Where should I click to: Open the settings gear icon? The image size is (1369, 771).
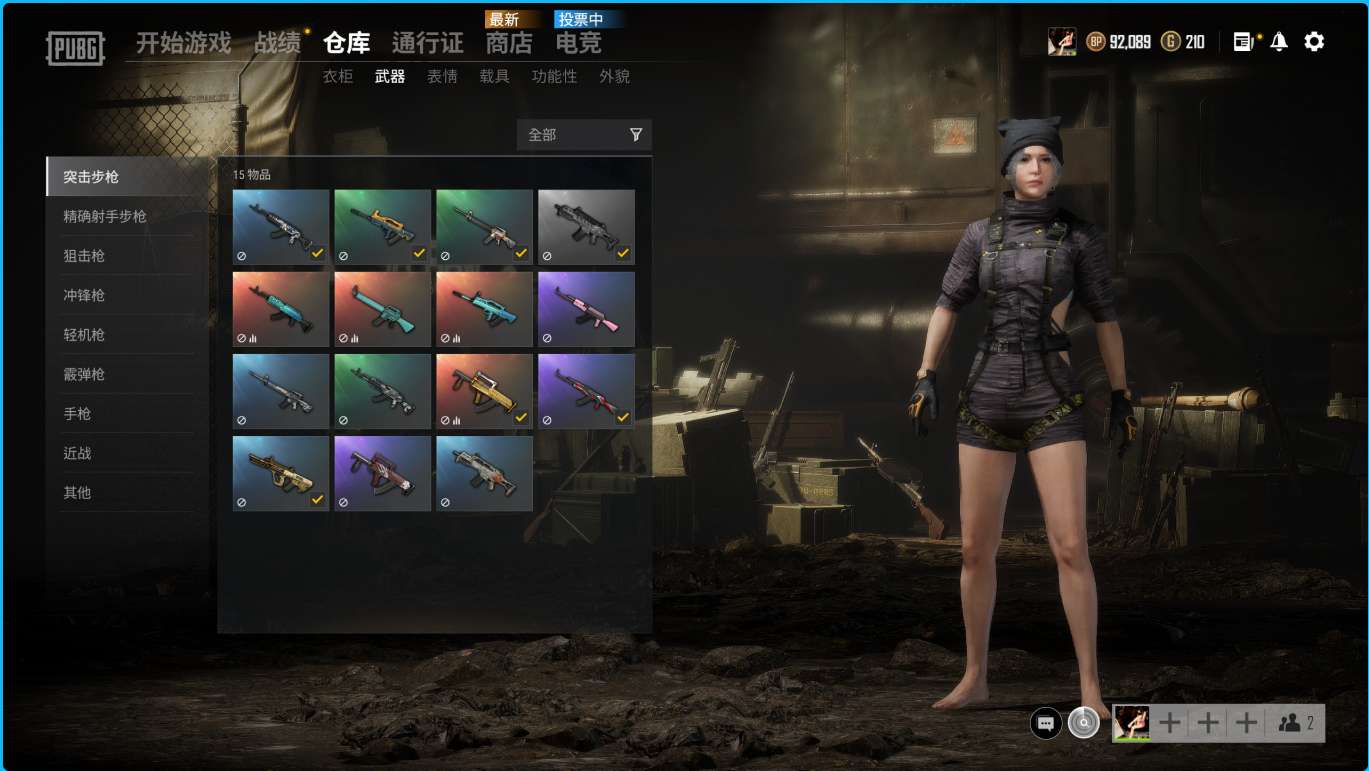[1314, 42]
